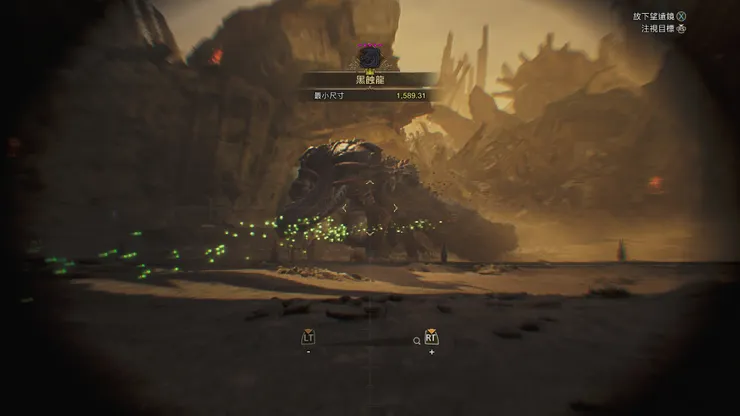Click the monster portrait icon above the name
This screenshot has height=416, width=740.
(369, 56)
